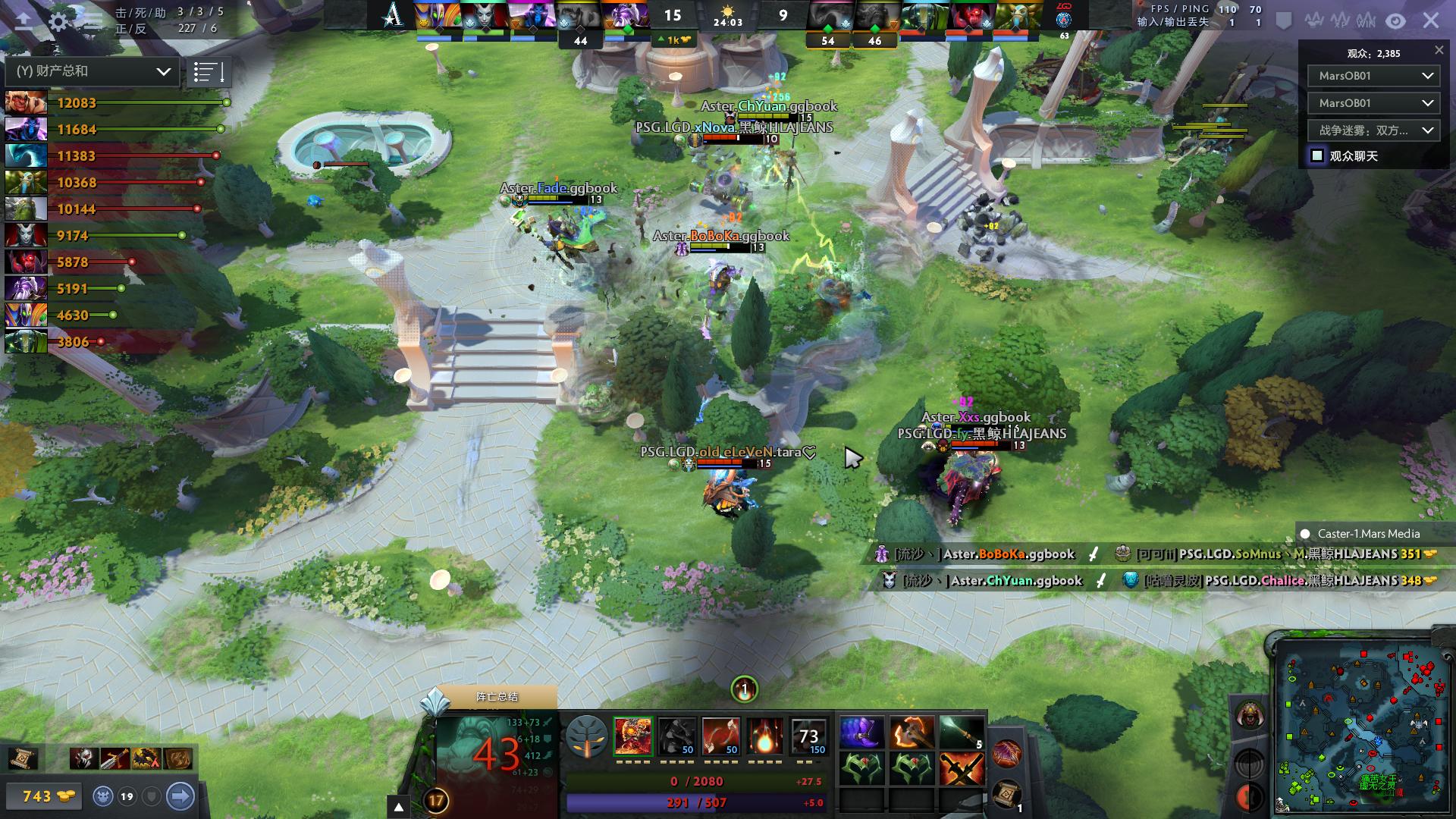Open the first MarsOB01 dropdown
The image size is (1456, 819).
click(1373, 76)
